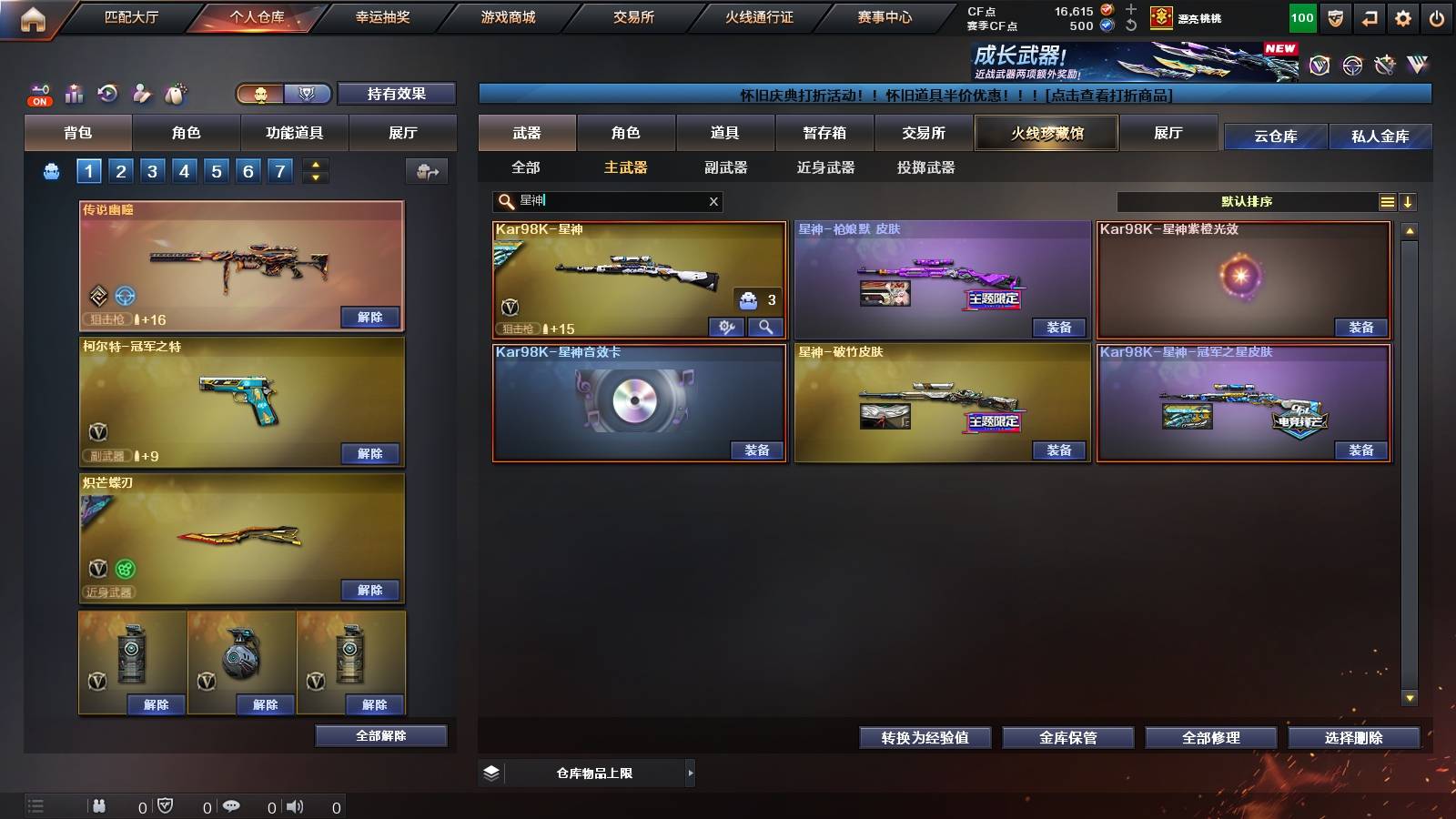Select backpack slot number 4
This screenshot has width=1456, height=819.
(183, 170)
